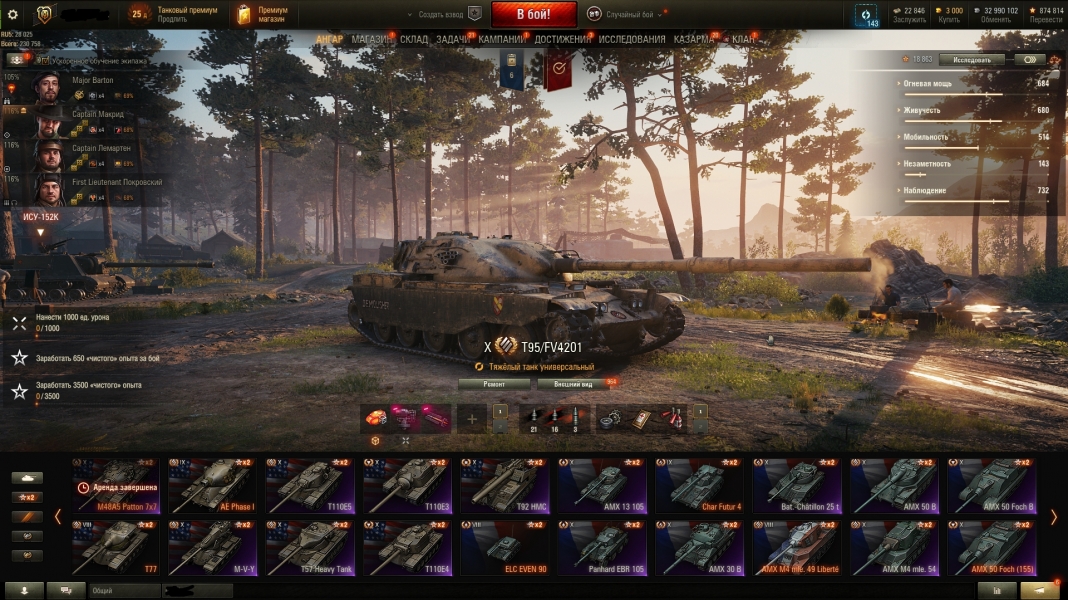This screenshot has height=600, width=1068.
Task: Open «Внешний вид» tank customization
Action: click(x=572, y=384)
